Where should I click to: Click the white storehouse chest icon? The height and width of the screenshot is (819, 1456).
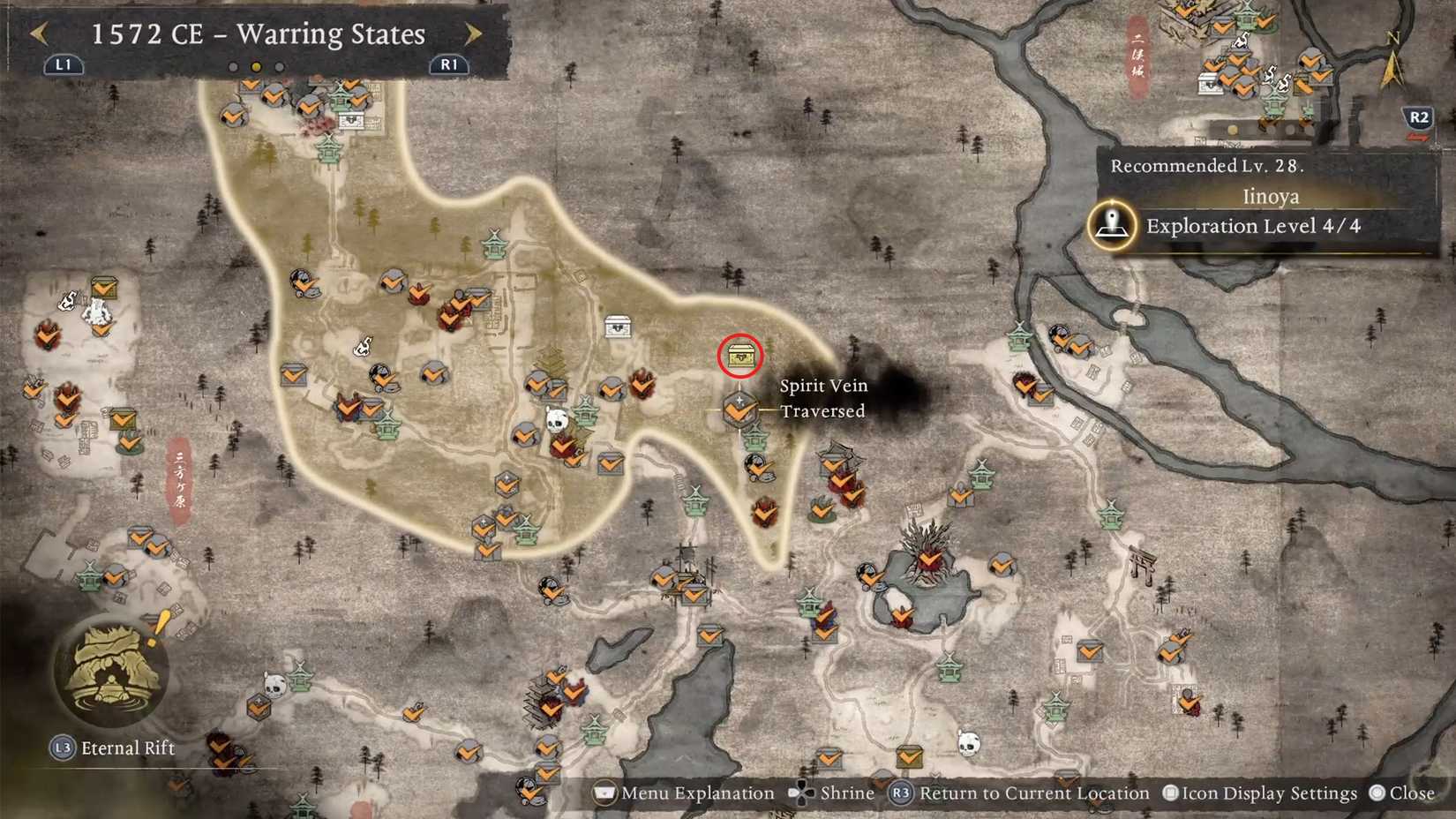(617, 326)
